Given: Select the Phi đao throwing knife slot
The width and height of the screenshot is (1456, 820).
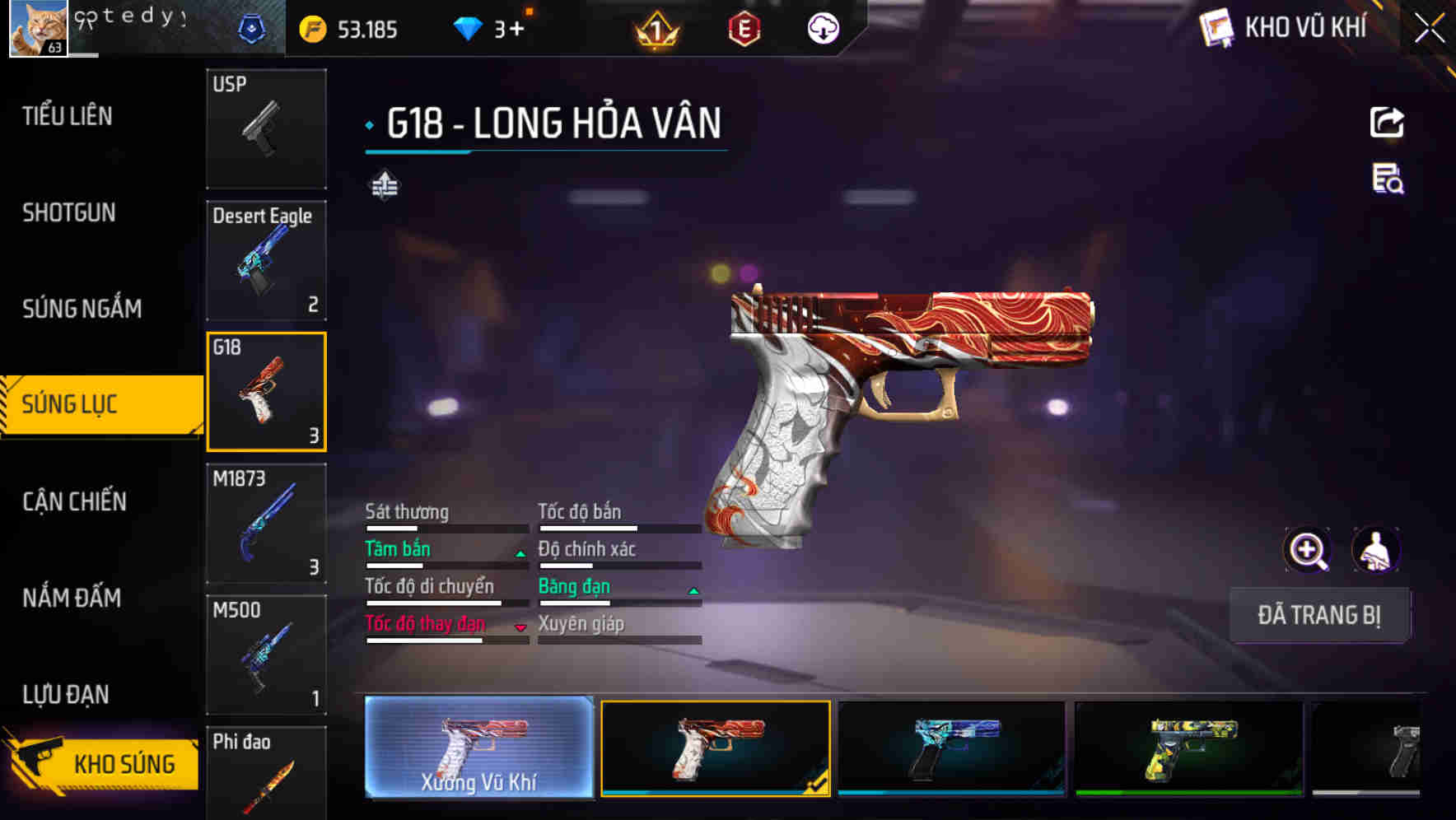Looking at the screenshot, I should 266,774.
